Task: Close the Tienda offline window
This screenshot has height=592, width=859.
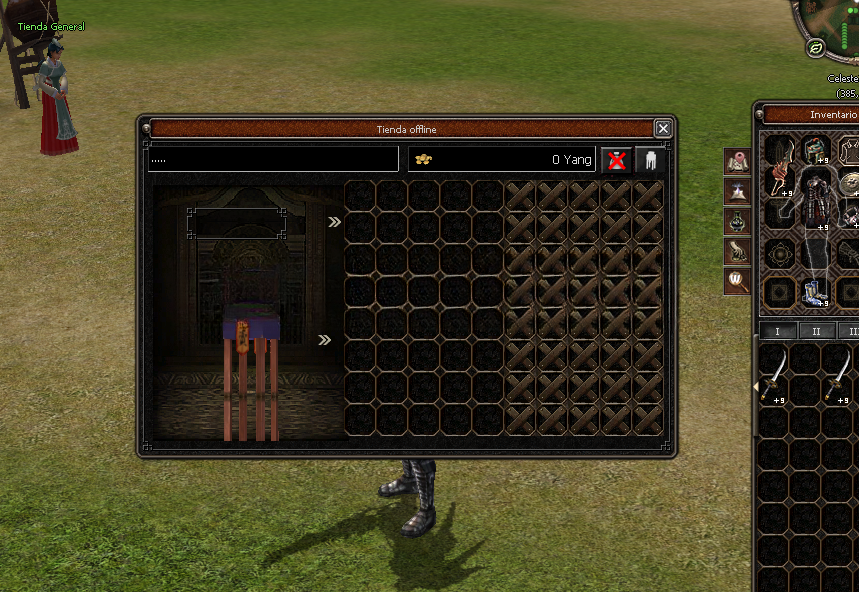Action: [662, 128]
